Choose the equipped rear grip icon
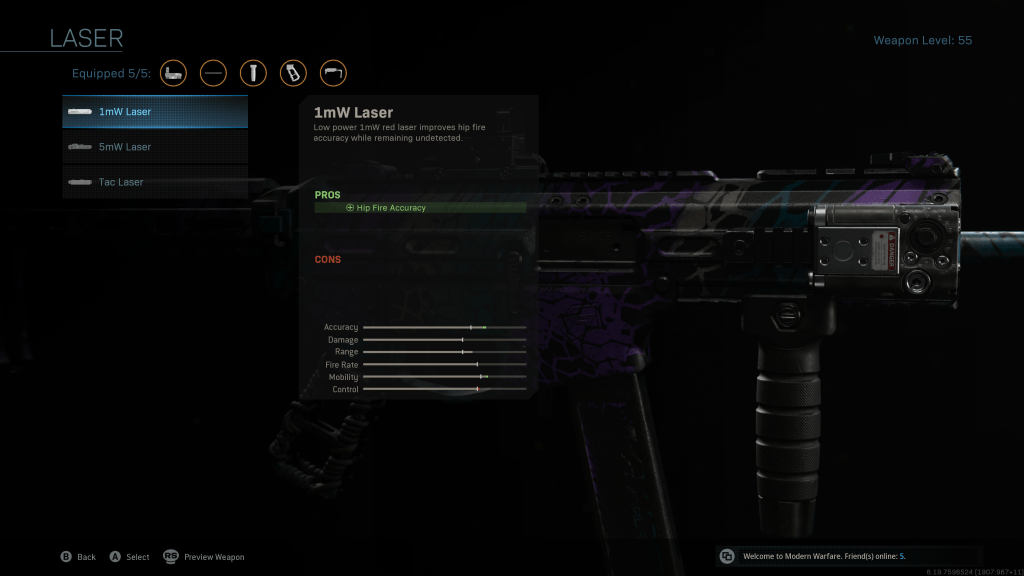 [293, 73]
